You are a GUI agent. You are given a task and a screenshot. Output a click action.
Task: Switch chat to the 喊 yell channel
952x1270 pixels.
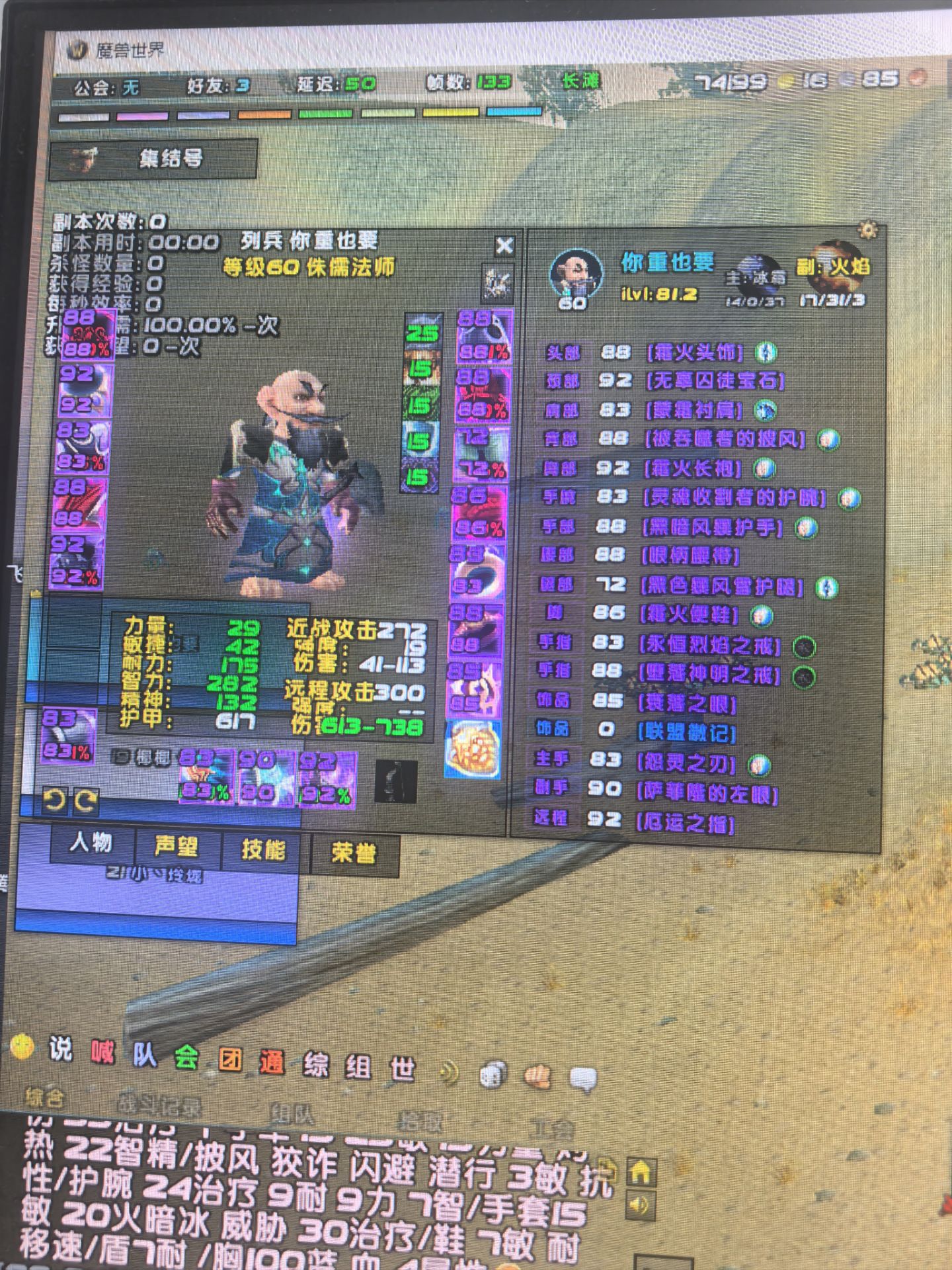(102, 1052)
